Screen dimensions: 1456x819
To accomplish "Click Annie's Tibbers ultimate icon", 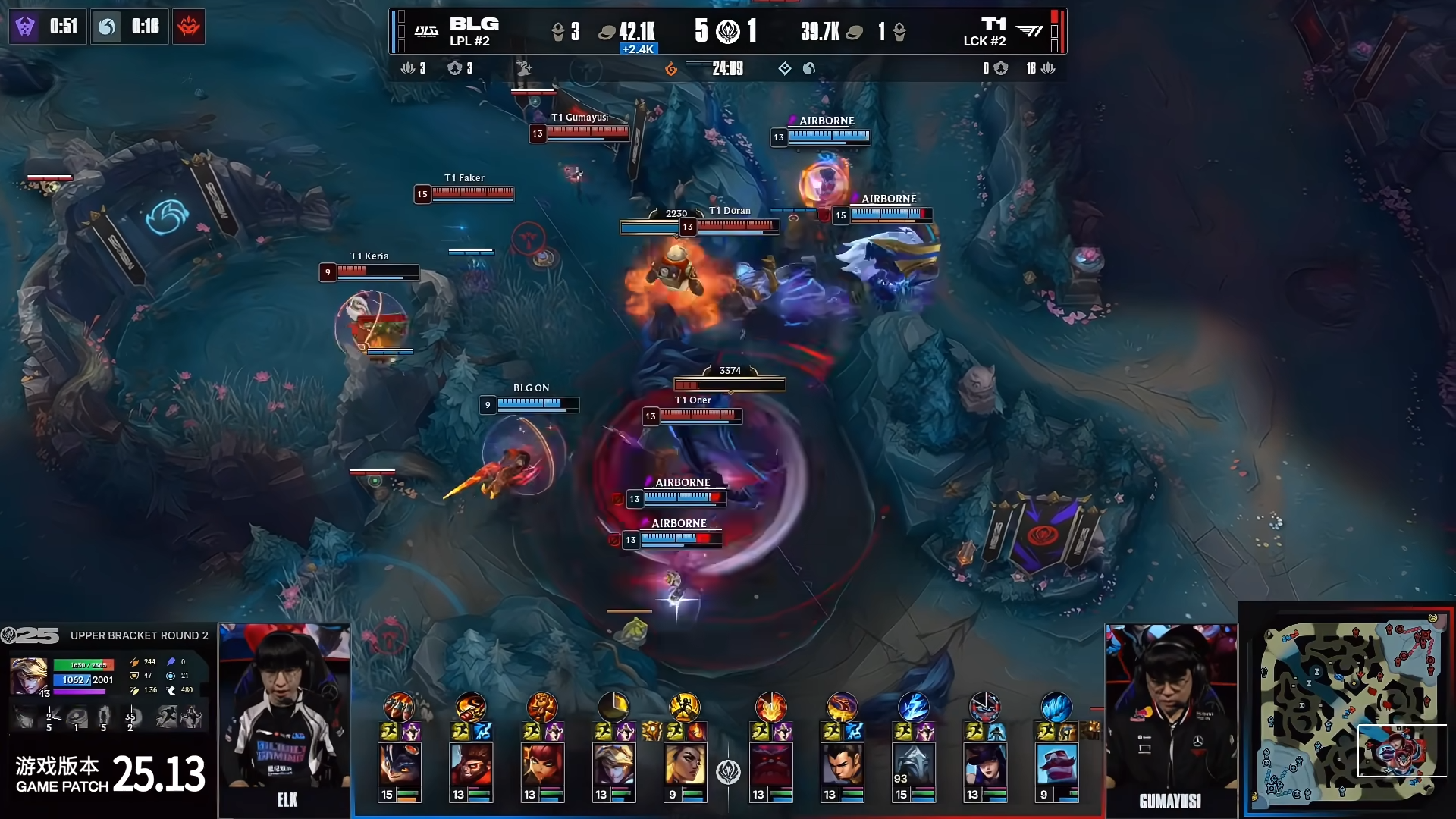I will click(541, 707).
